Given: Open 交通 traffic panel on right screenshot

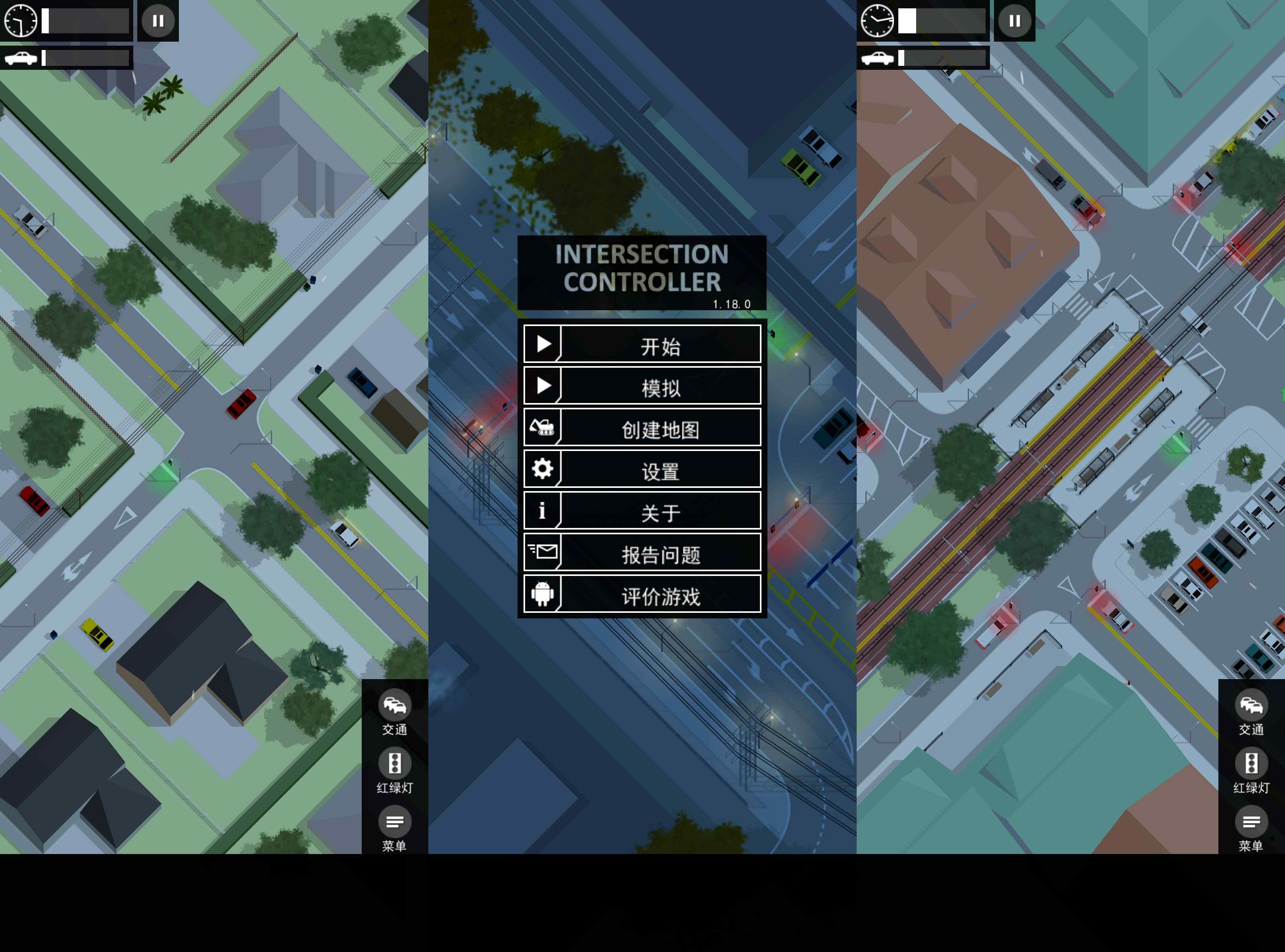Looking at the screenshot, I should coord(1251,712).
